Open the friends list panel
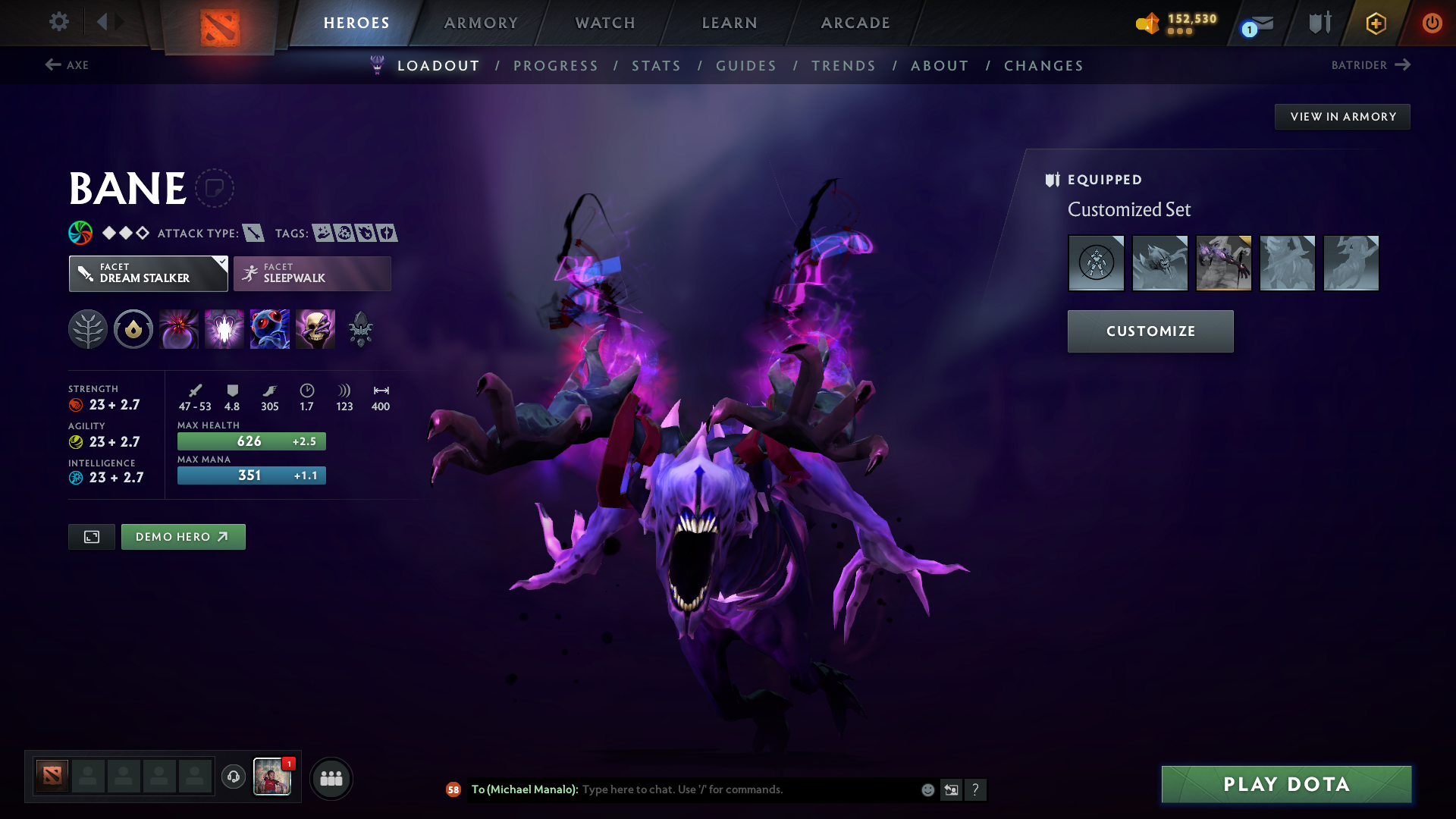 pos(331,777)
